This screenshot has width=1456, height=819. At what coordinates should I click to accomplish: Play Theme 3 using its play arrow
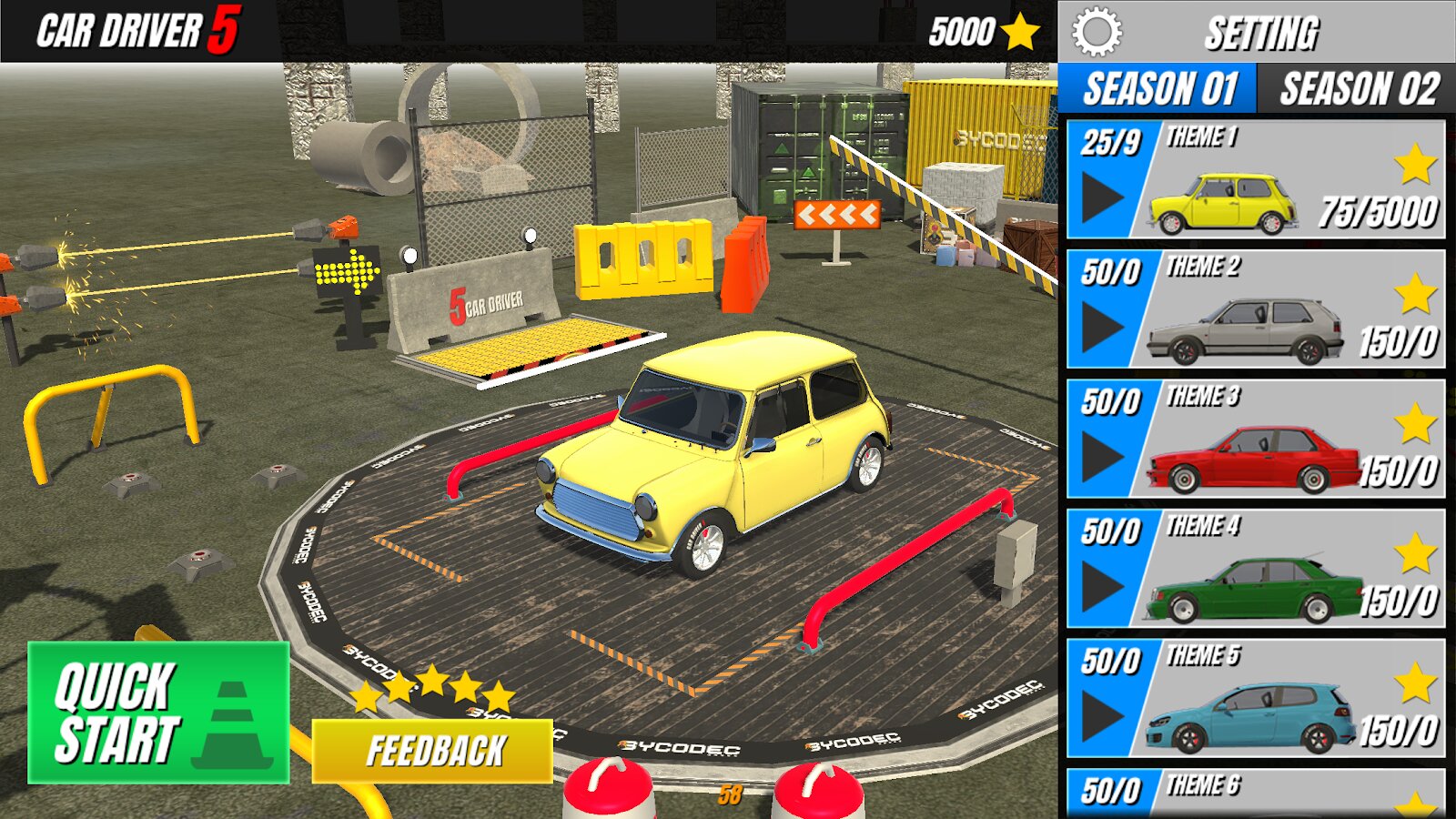1102,457
